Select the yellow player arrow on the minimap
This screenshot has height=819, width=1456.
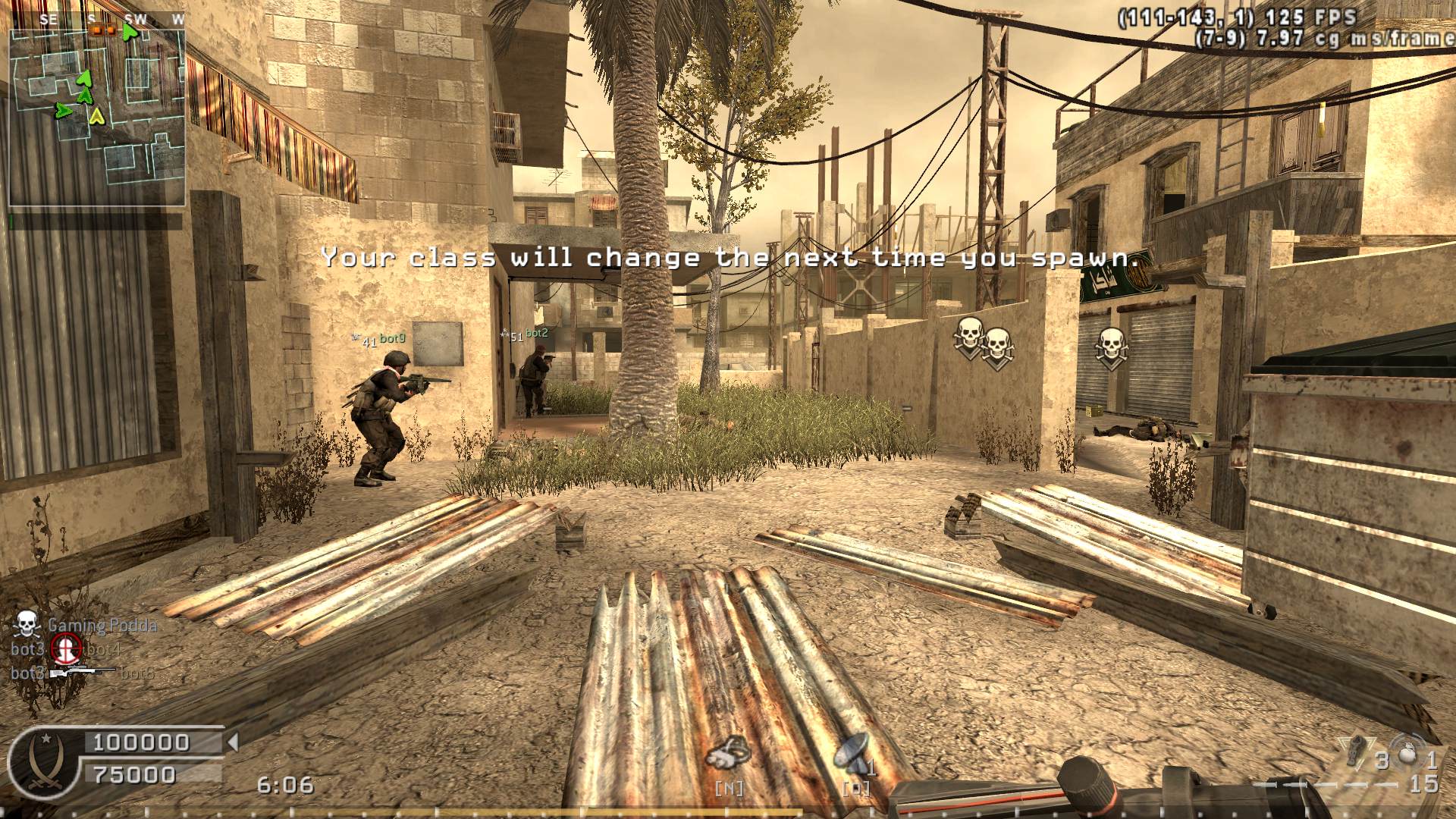point(96,116)
